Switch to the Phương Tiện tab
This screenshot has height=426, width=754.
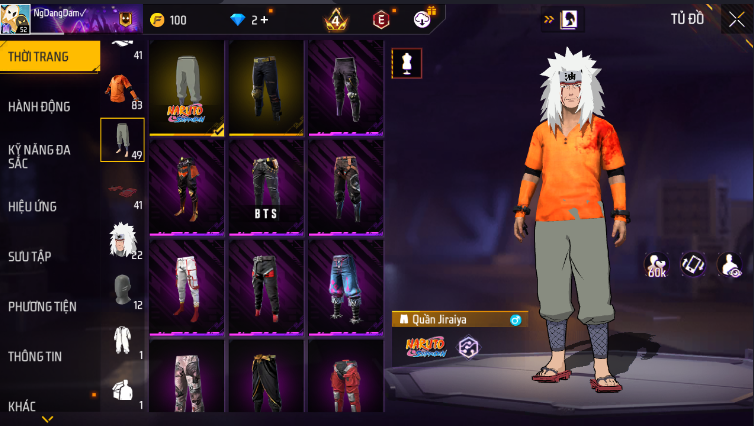tap(43, 306)
